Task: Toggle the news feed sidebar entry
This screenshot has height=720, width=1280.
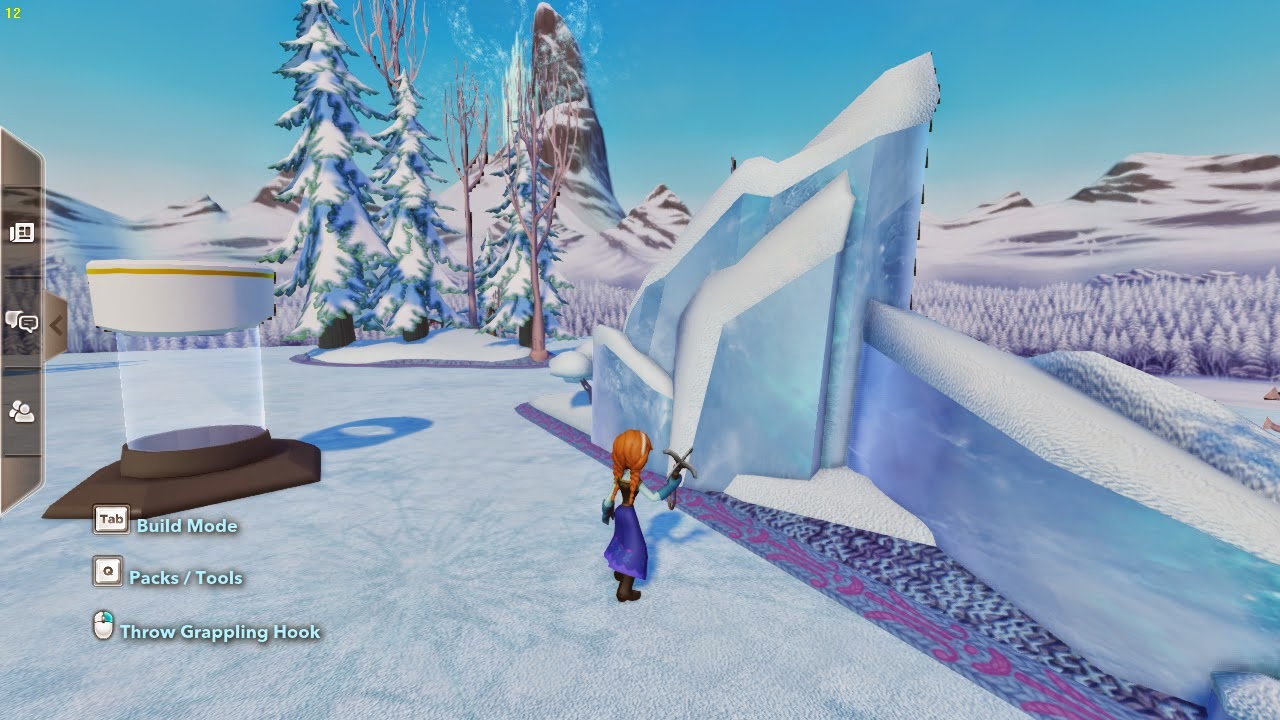Action: pyautogui.click(x=22, y=234)
